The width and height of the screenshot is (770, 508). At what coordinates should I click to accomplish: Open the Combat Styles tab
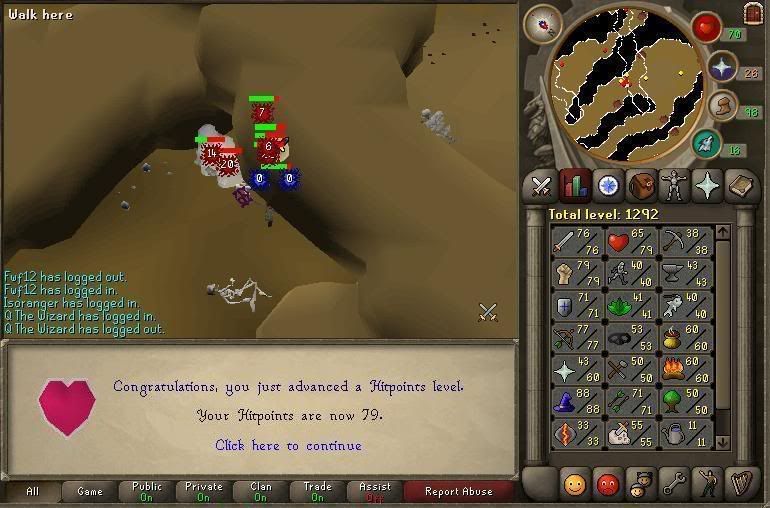tap(541, 185)
